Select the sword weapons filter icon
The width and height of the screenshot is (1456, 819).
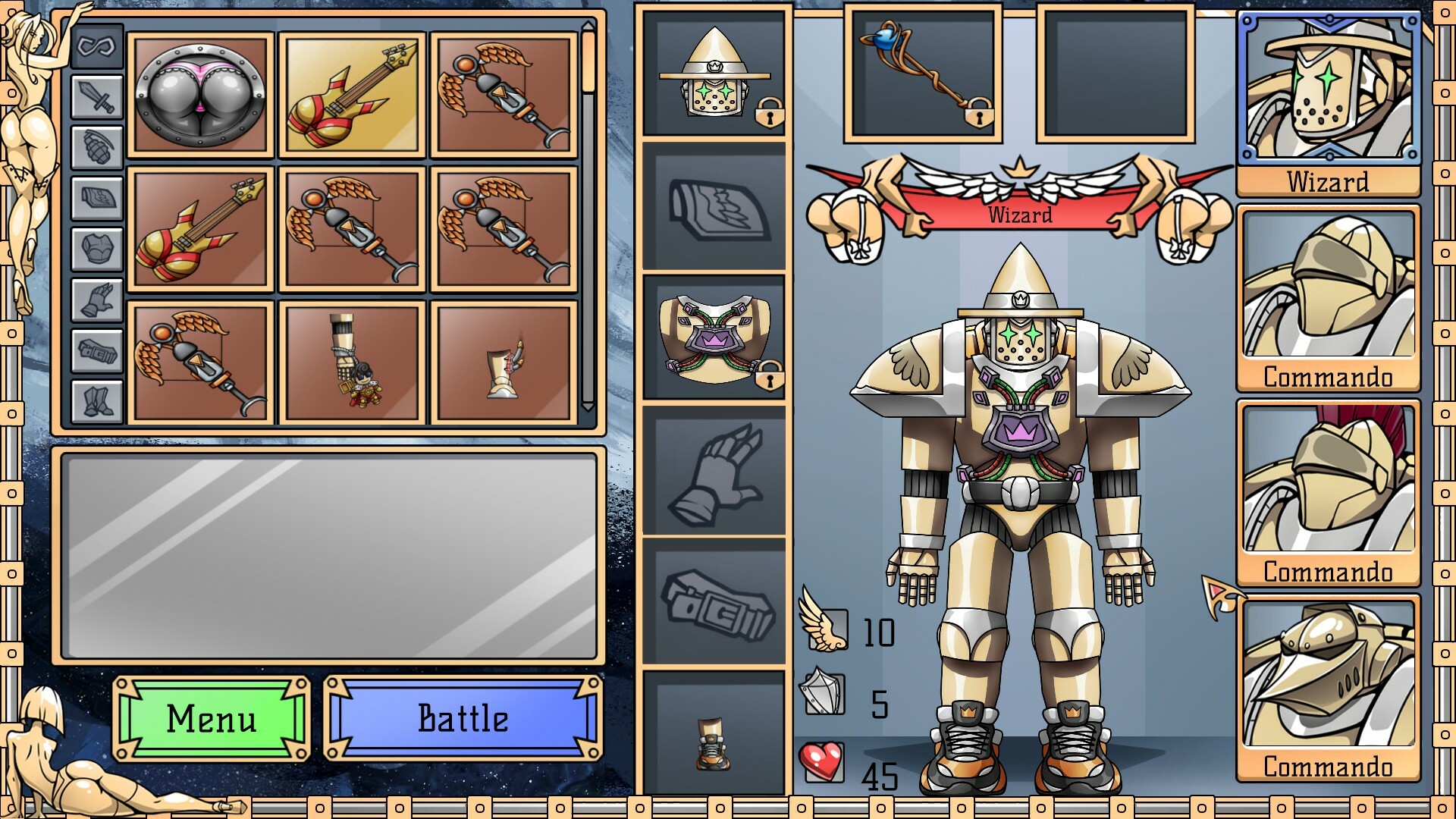click(97, 96)
